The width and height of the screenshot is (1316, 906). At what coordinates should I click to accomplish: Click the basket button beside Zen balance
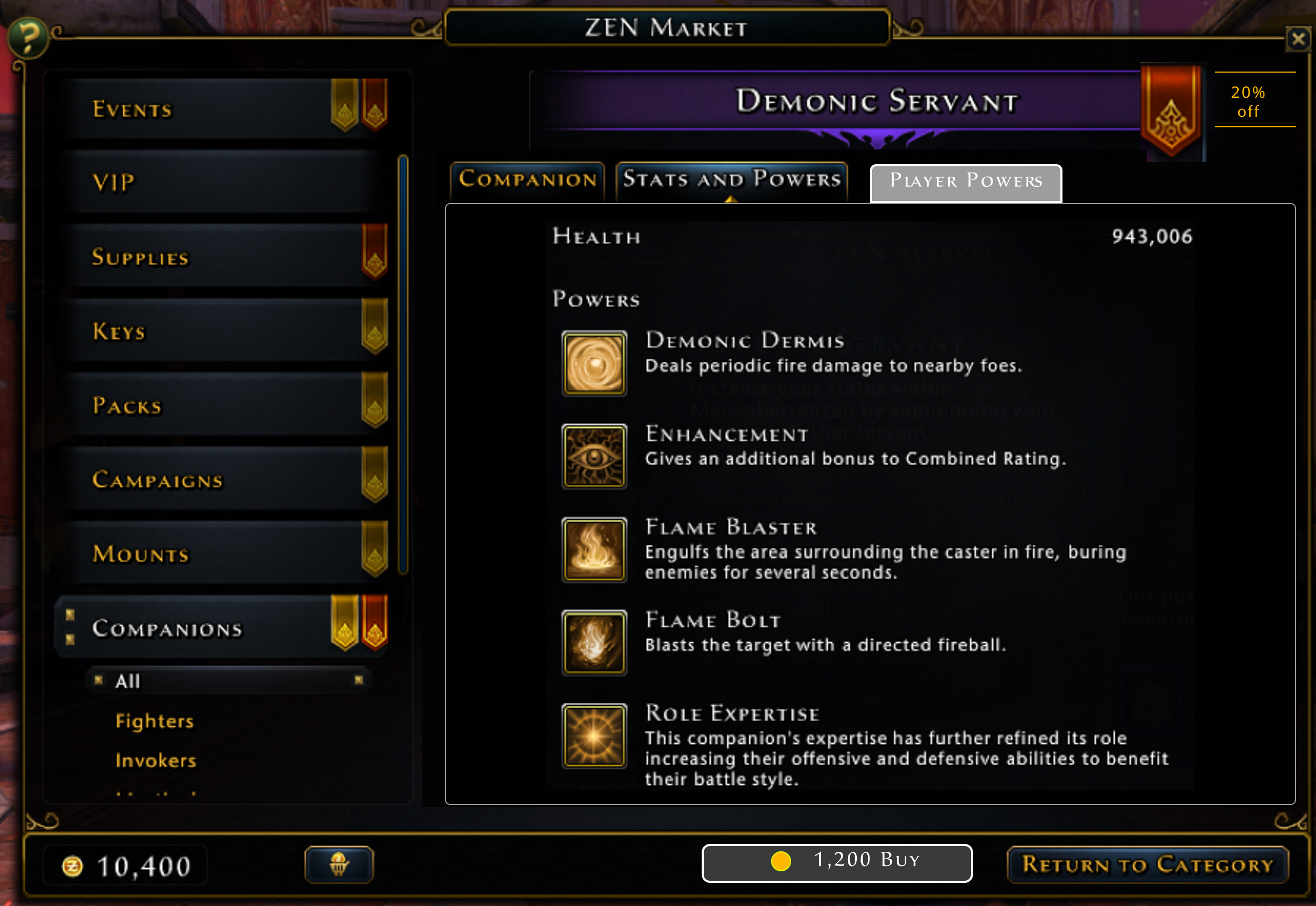[x=339, y=864]
